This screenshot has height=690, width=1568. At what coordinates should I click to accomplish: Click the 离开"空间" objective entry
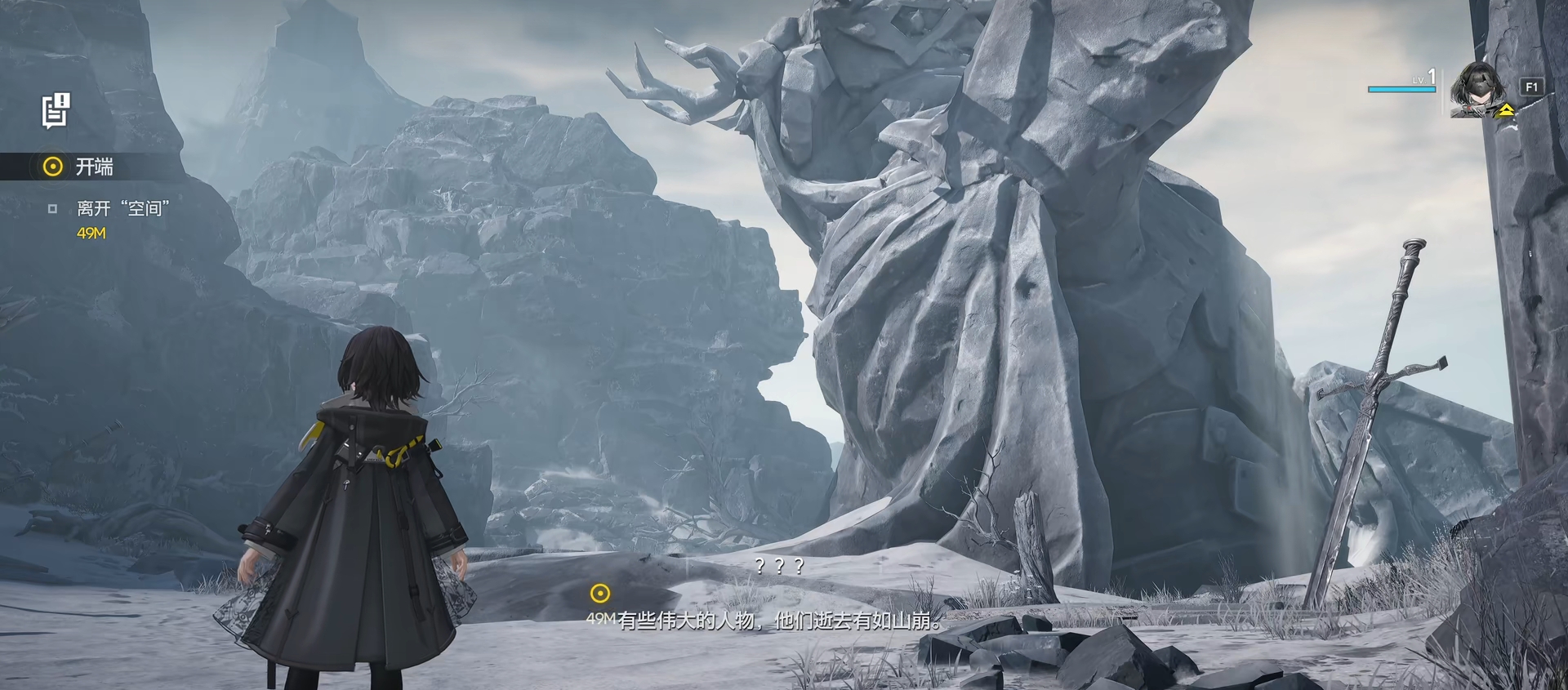122,209
